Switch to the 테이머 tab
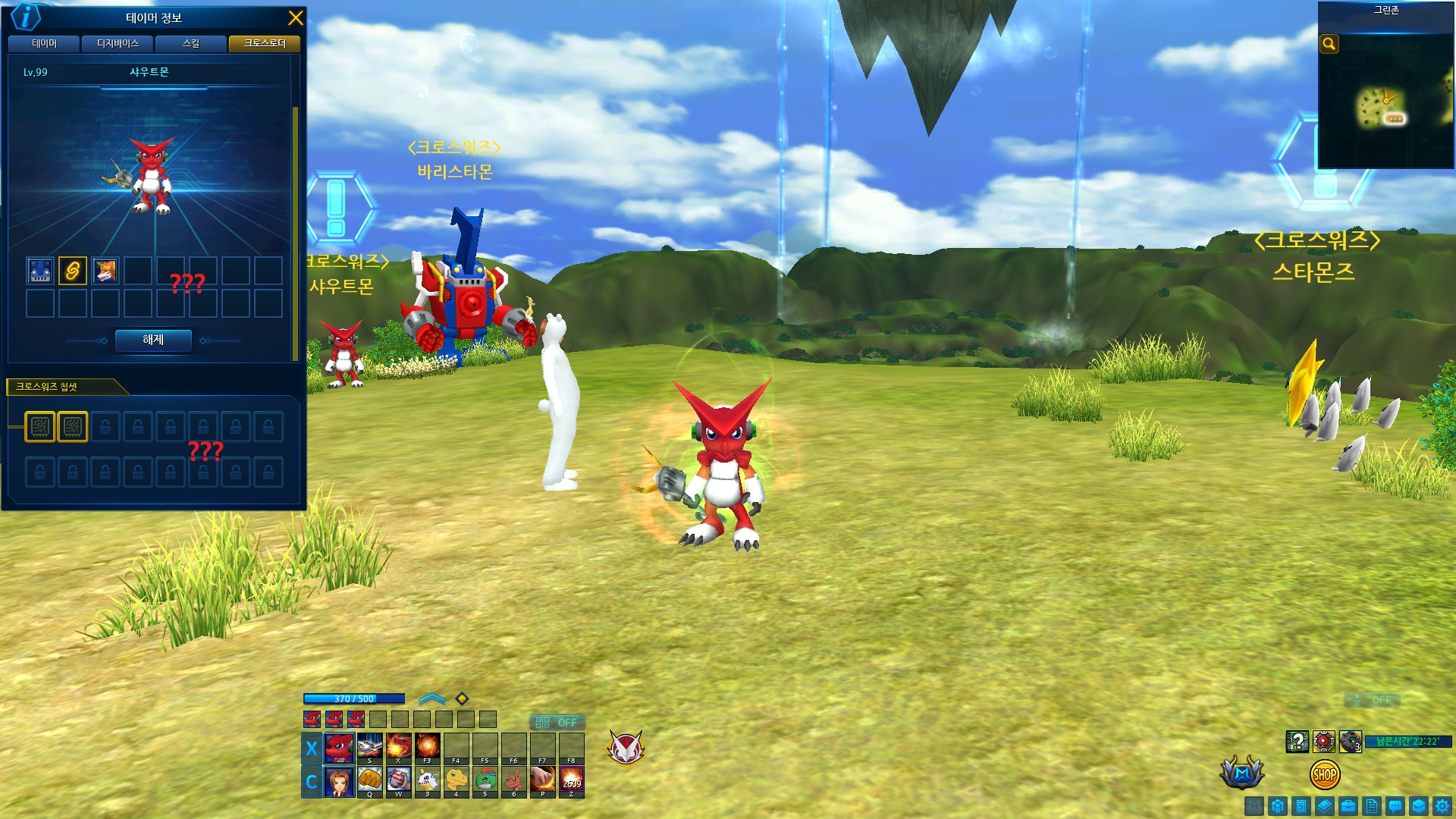Viewport: 1456px width, 819px height. (x=44, y=44)
